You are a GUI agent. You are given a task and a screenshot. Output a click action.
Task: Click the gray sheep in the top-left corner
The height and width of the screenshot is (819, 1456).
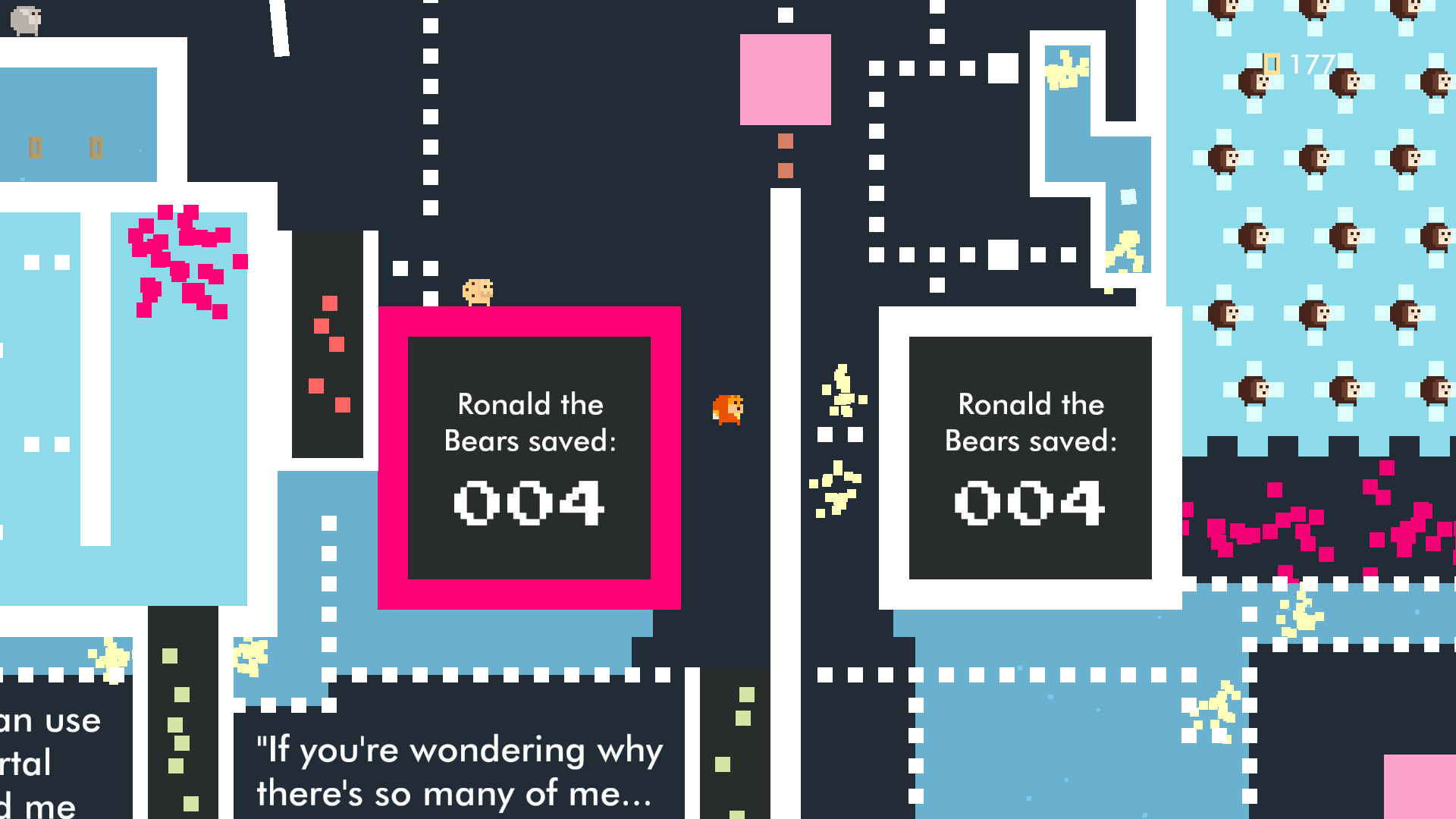pos(25,17)
